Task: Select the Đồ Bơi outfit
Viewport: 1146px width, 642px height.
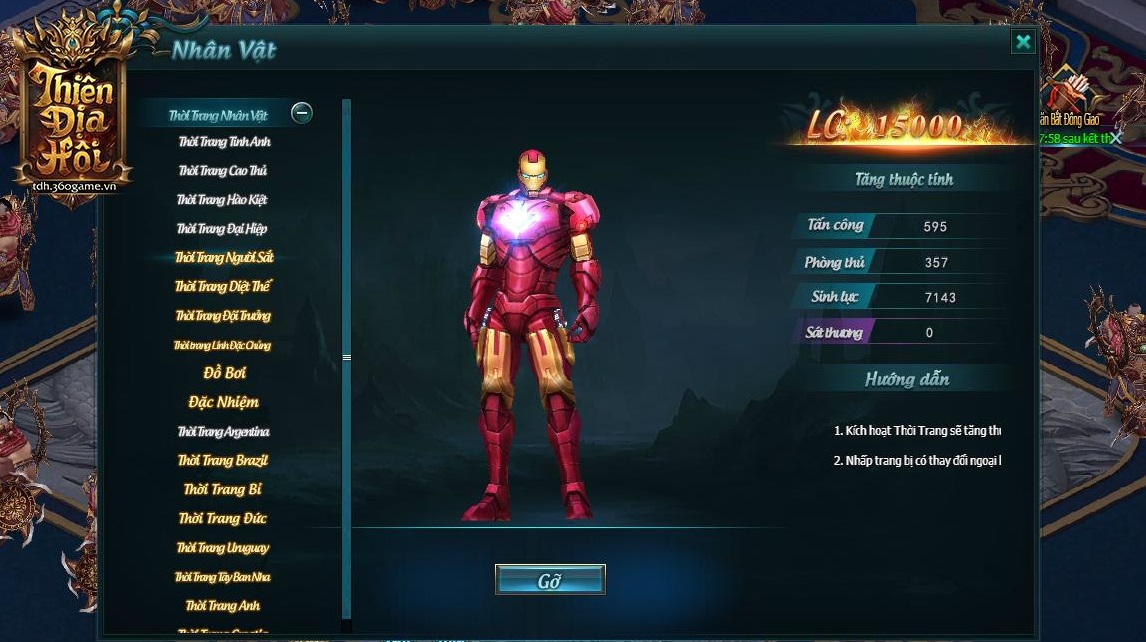Action: [x=224, y=373]
